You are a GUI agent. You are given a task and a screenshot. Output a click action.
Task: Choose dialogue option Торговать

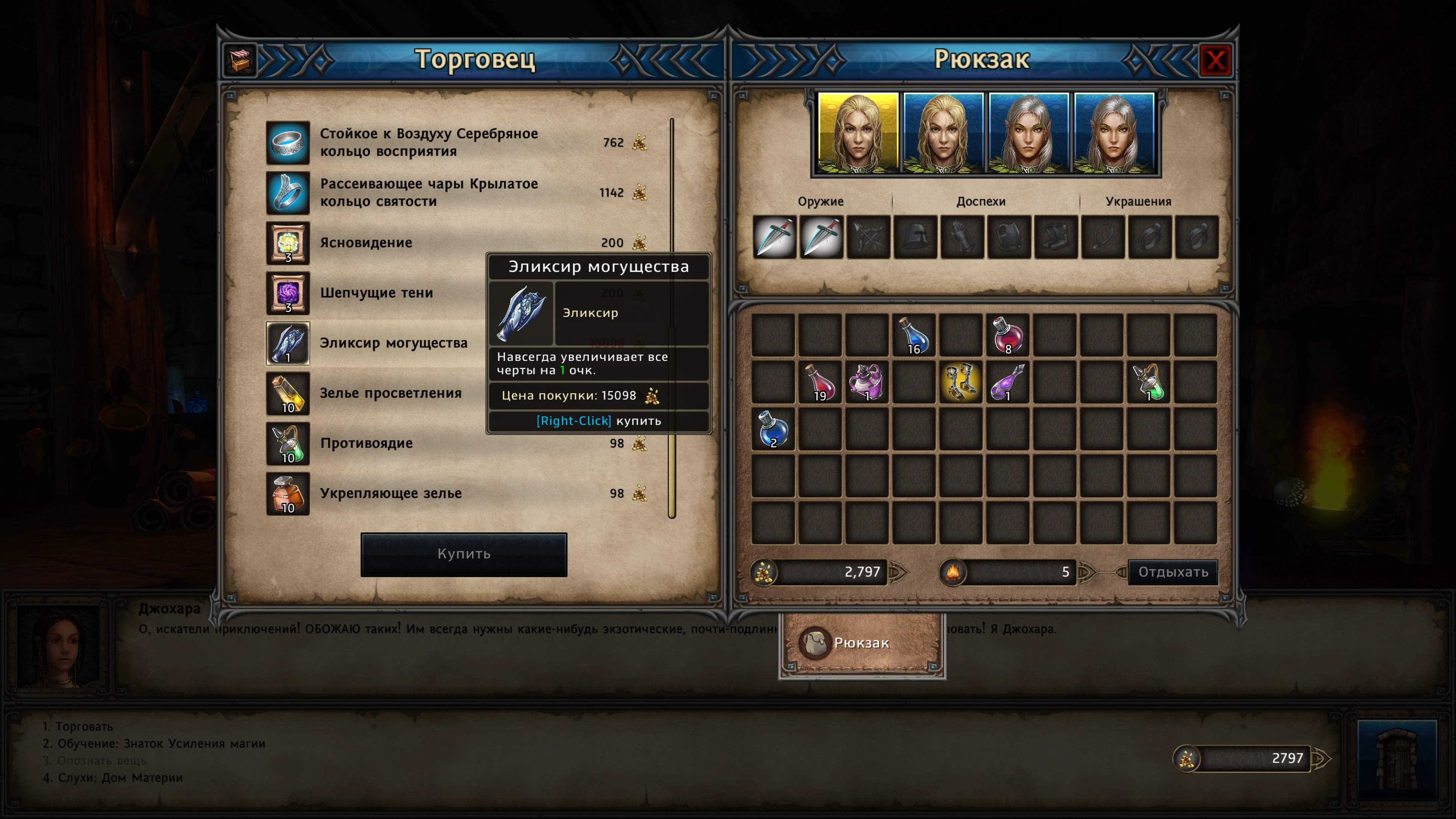(84, 726)
